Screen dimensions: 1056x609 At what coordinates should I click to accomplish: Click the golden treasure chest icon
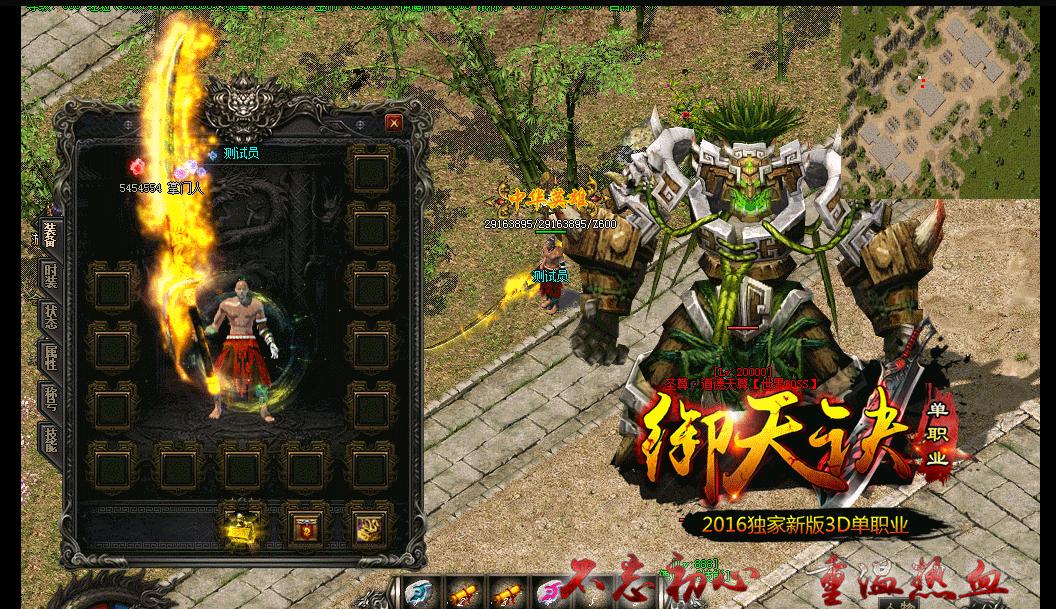pos(242,526)
